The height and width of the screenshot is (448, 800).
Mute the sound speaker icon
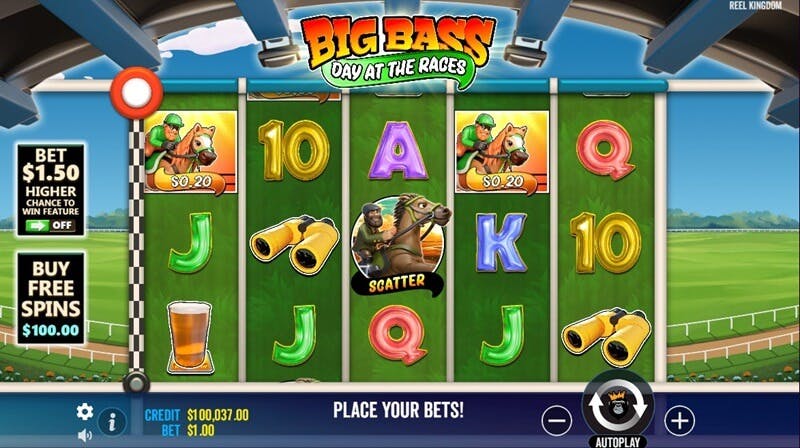(85, 435)
